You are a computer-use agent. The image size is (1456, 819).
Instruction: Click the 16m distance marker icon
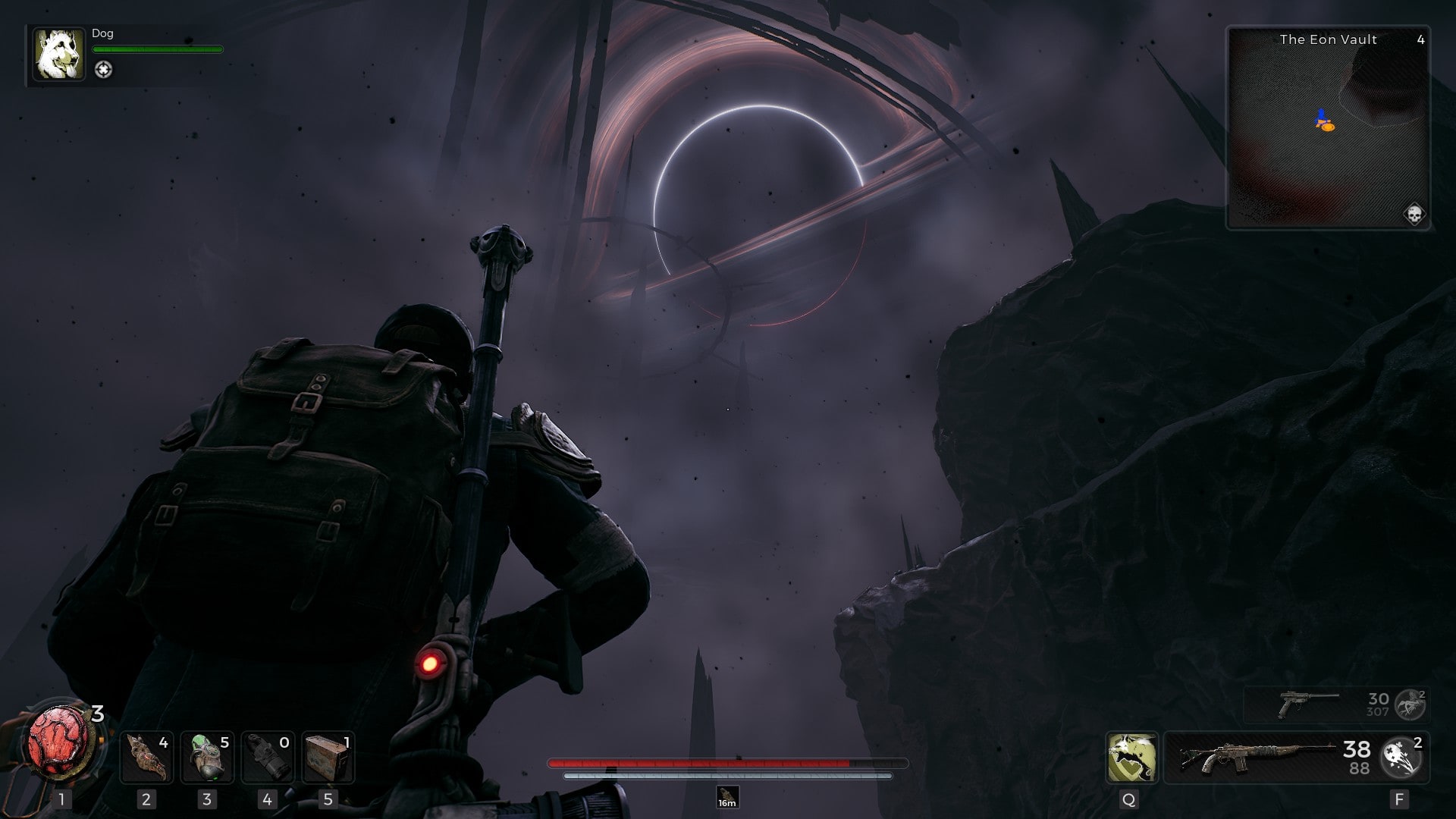coord(727,797)
